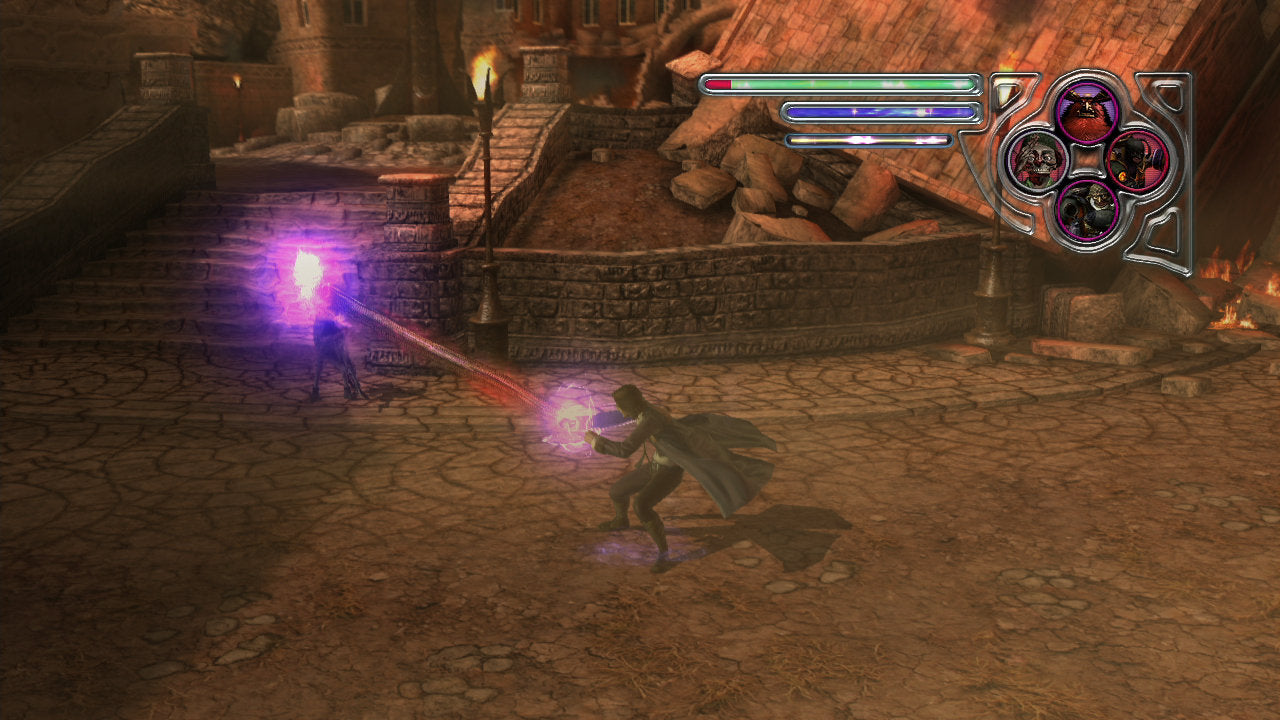The image size is (1280, 720).
Task: Select the red-bearded demon portrait on the spell wheel
Action: tap(1088, 113)
